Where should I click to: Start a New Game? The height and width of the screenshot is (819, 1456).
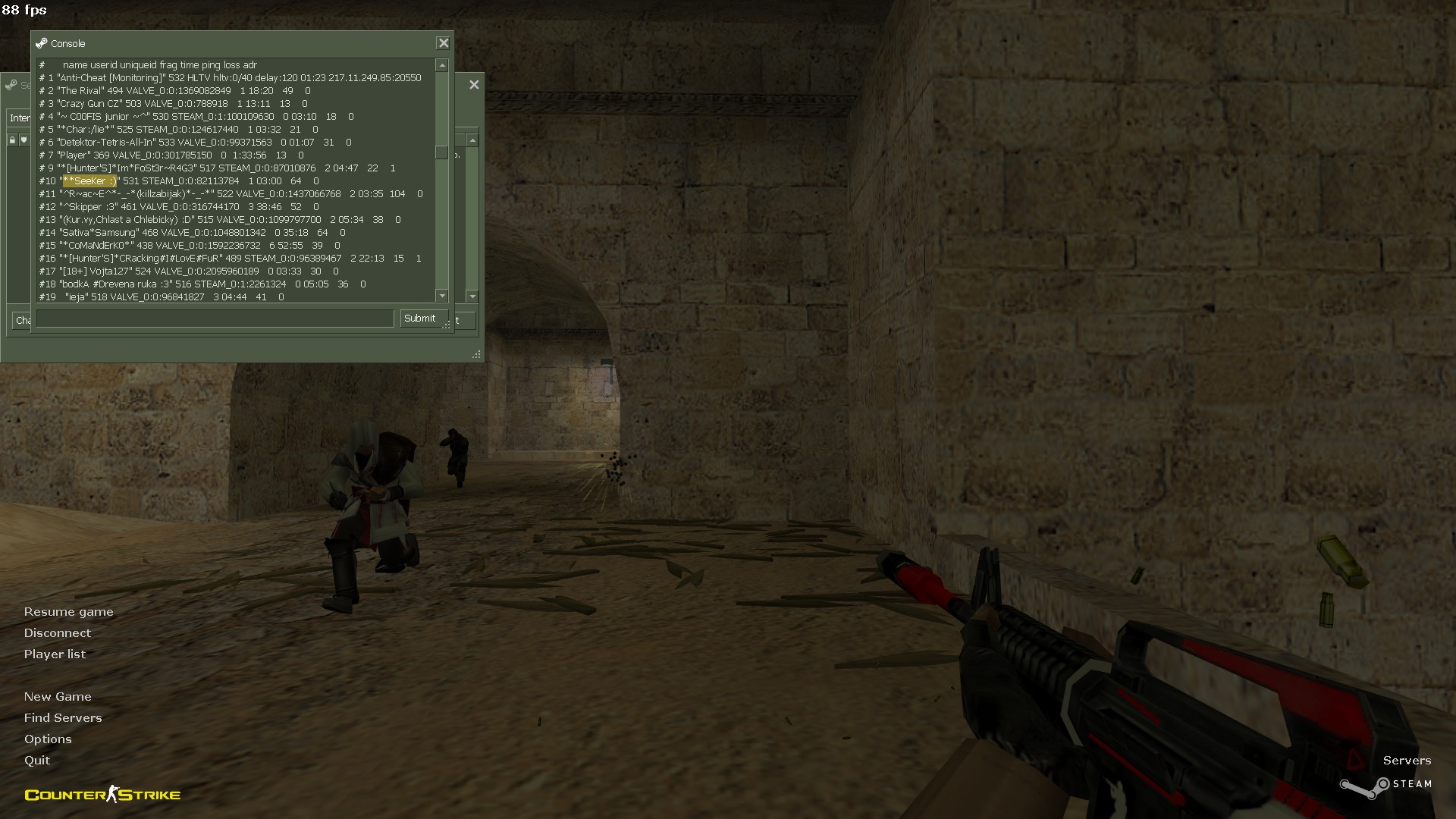[x=58, y=697]
